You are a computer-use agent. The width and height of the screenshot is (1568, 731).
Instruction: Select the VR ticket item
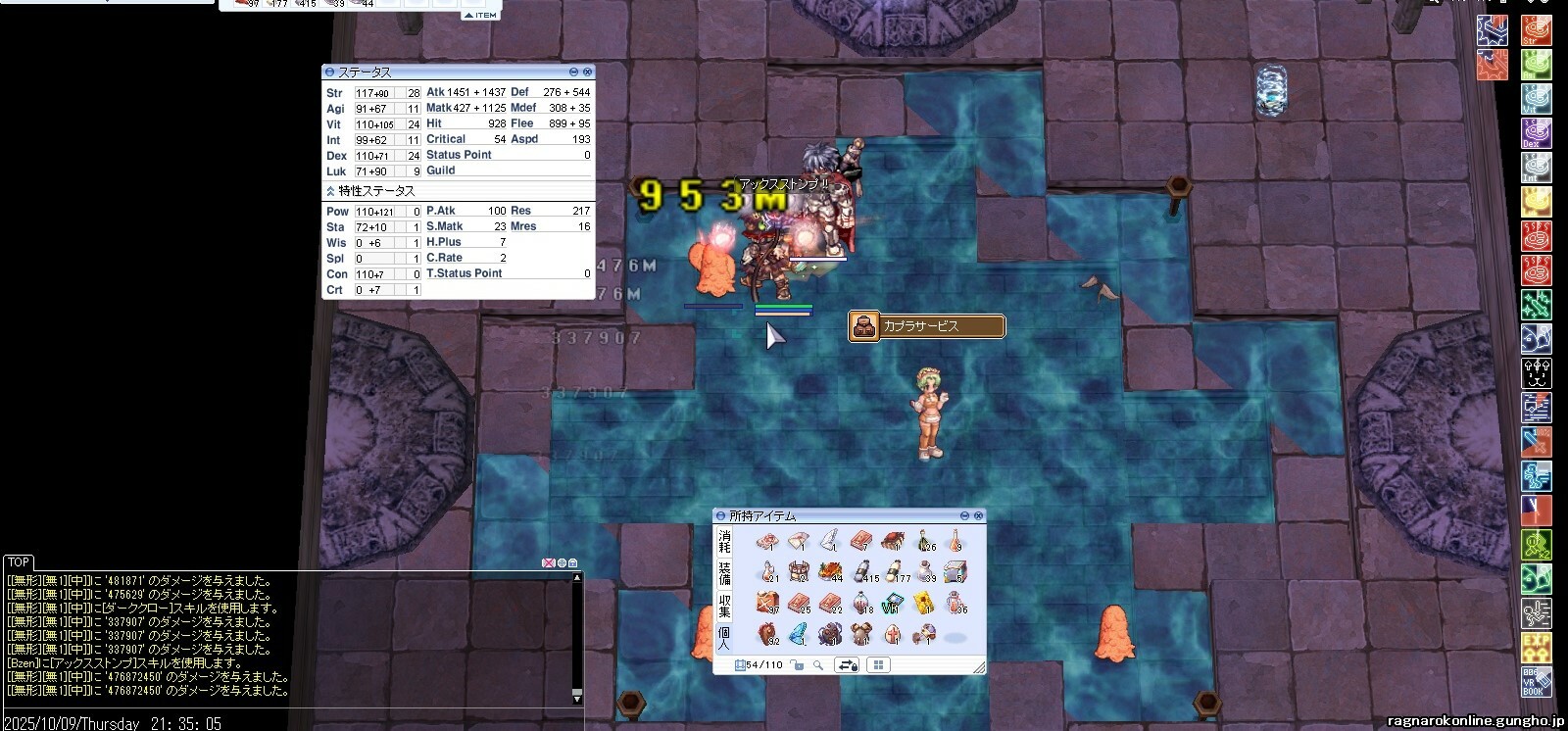893,604
